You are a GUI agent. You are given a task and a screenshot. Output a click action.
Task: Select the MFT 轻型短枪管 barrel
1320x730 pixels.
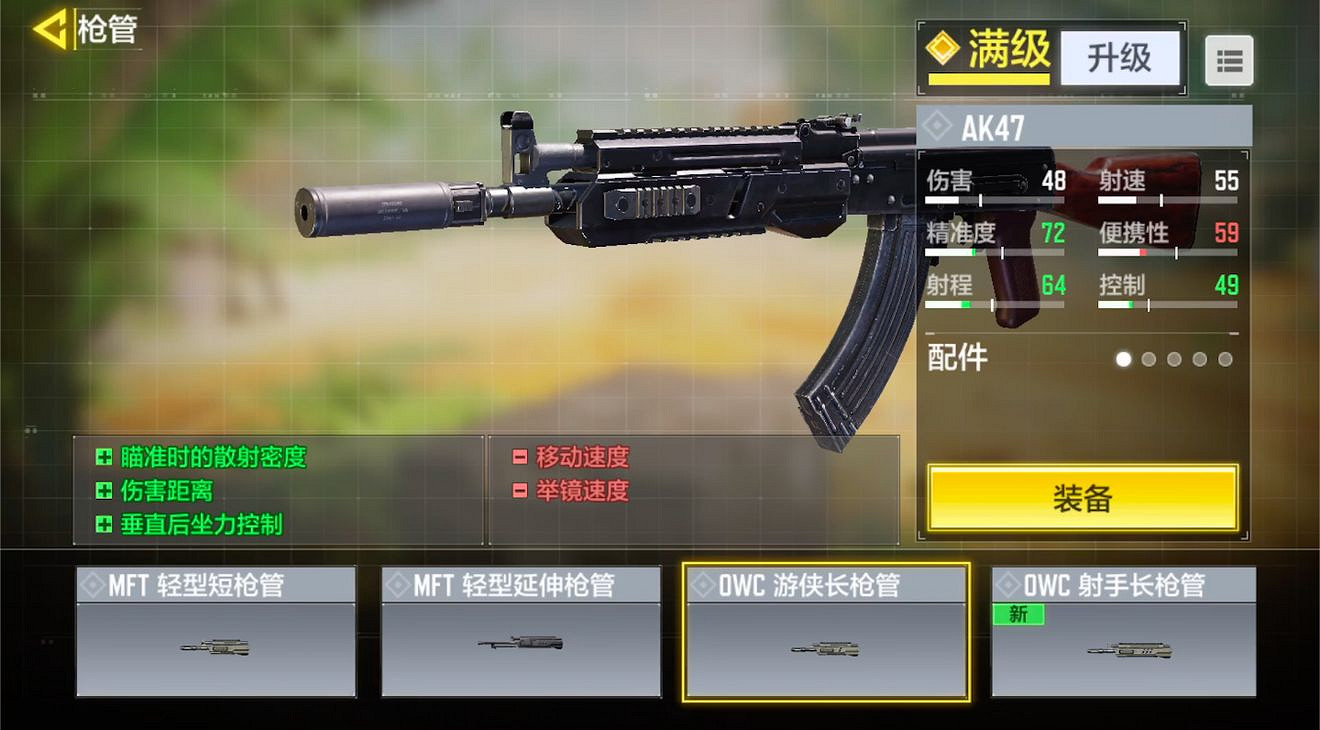coord(215,630)
